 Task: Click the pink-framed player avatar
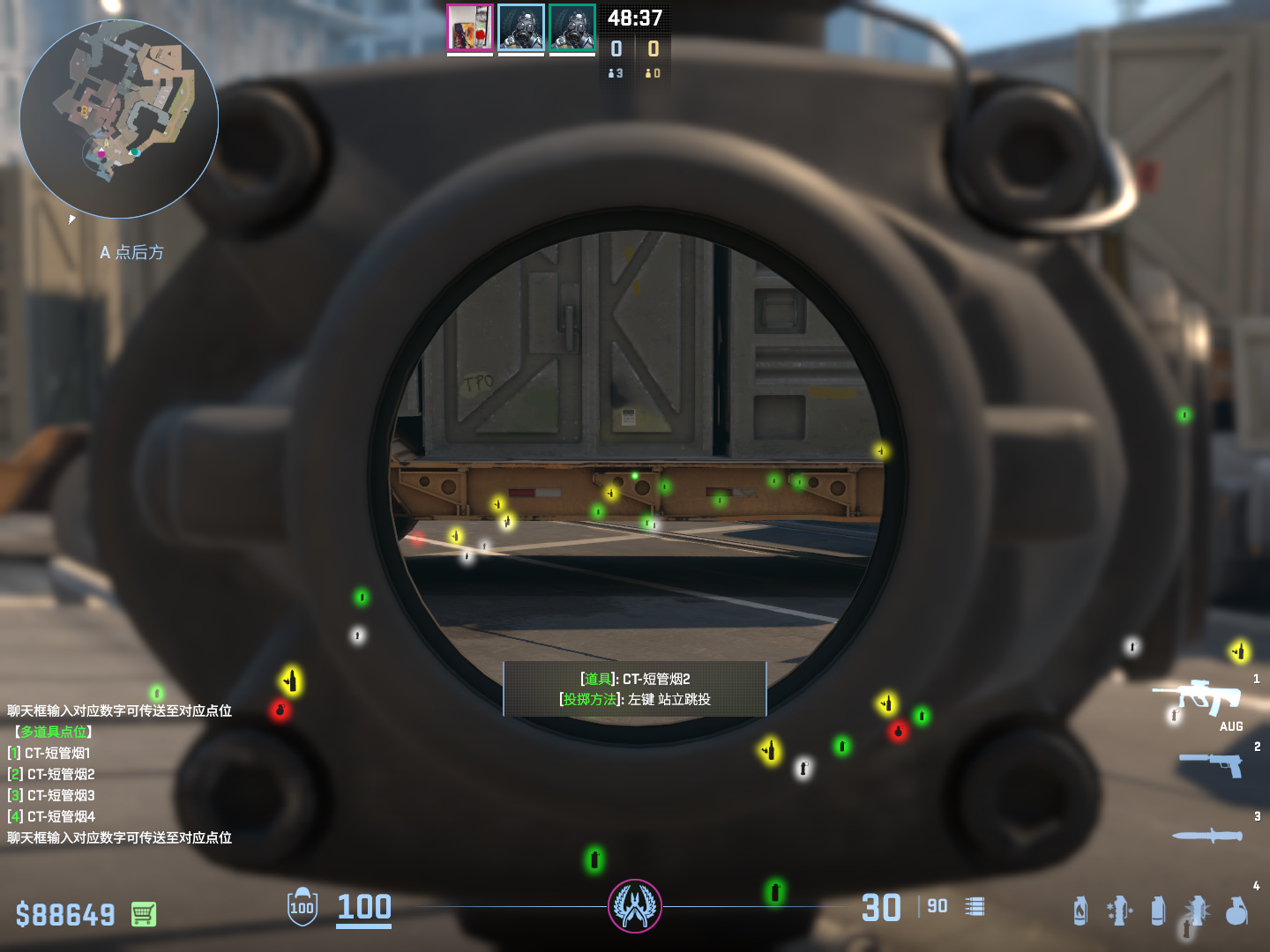pyautogui.click(x=470, y=28)
